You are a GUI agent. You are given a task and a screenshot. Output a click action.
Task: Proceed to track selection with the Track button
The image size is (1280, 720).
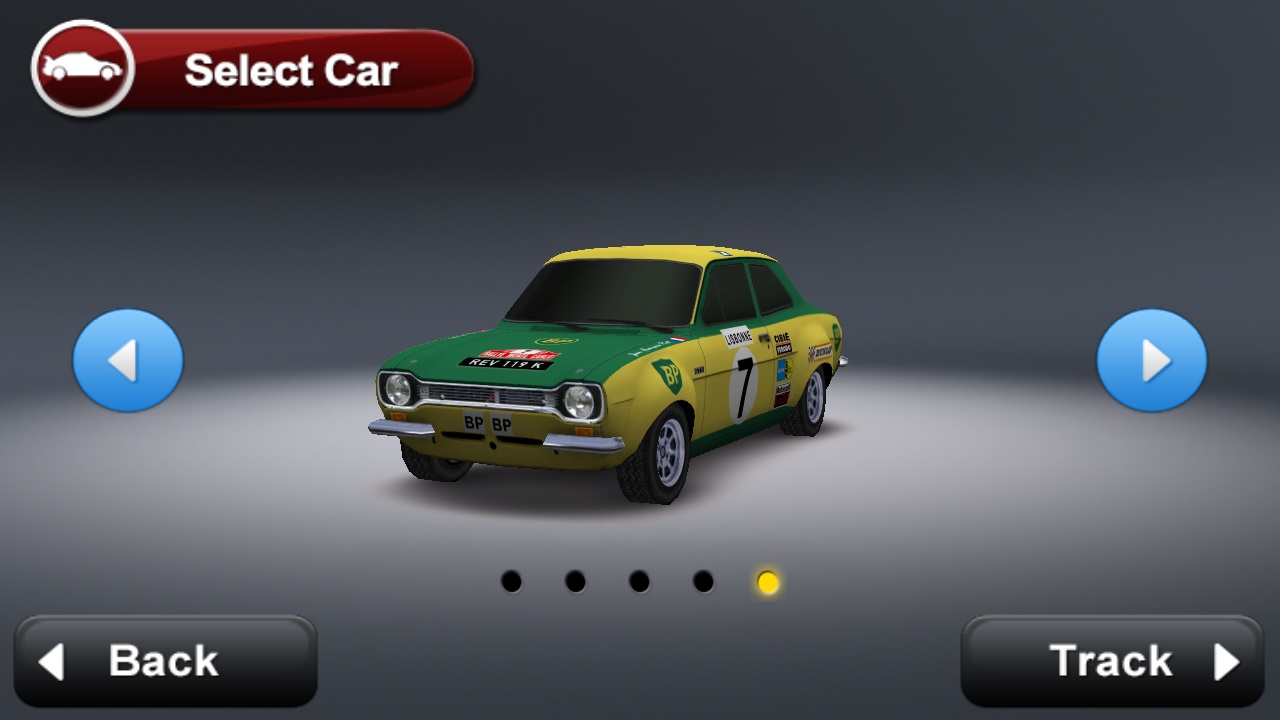[1110, 660]
